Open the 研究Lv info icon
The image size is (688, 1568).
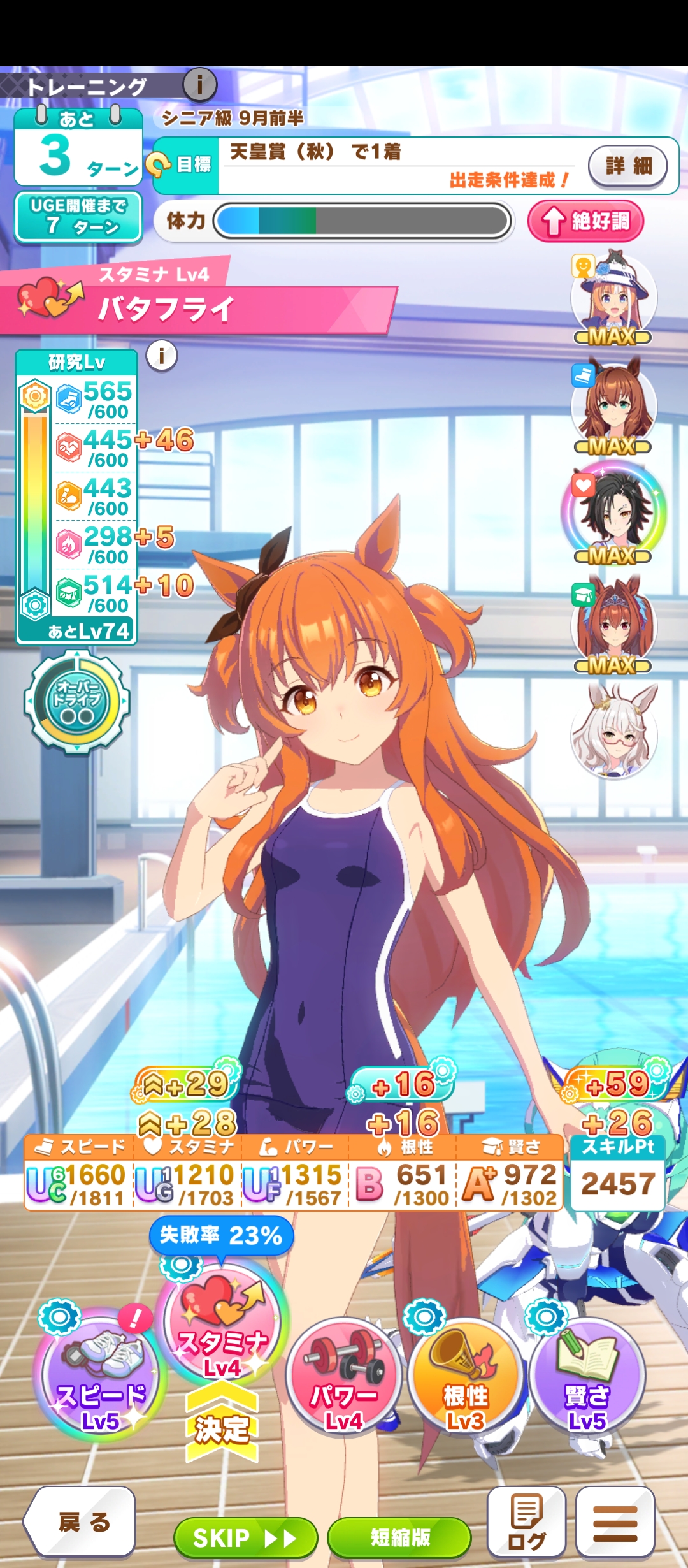pyautogui.click(x=162, y=355)
